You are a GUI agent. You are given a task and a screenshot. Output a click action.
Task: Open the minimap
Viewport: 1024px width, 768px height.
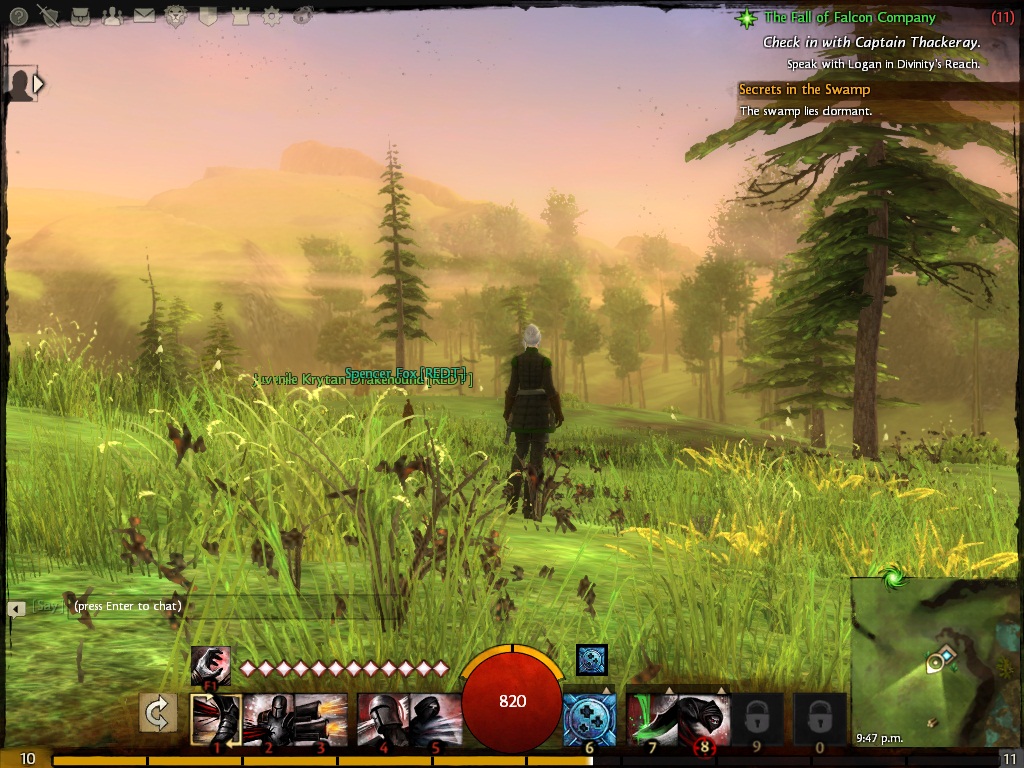click(935, 662)
